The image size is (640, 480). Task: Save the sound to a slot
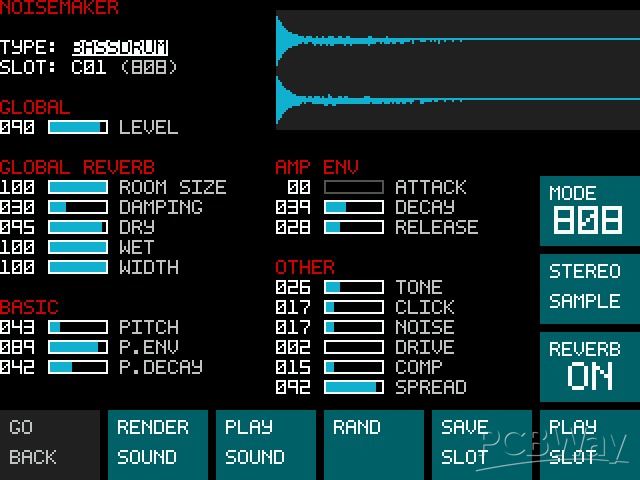[481, 443]
